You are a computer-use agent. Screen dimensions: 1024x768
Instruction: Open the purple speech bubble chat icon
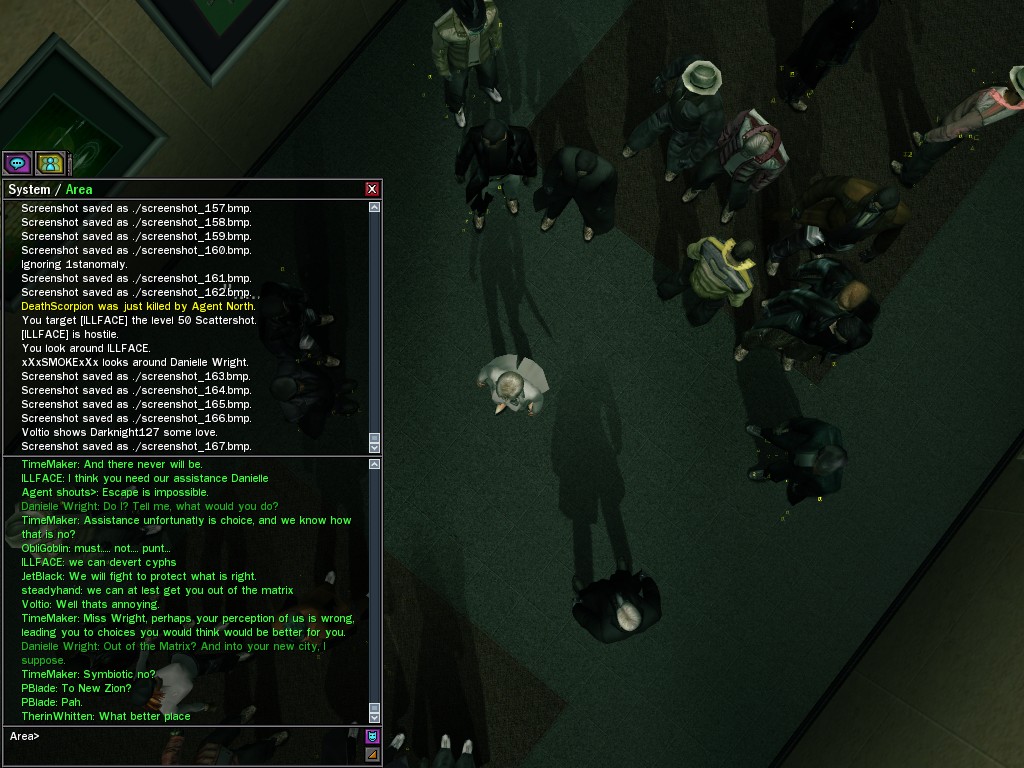coord(17,162)
